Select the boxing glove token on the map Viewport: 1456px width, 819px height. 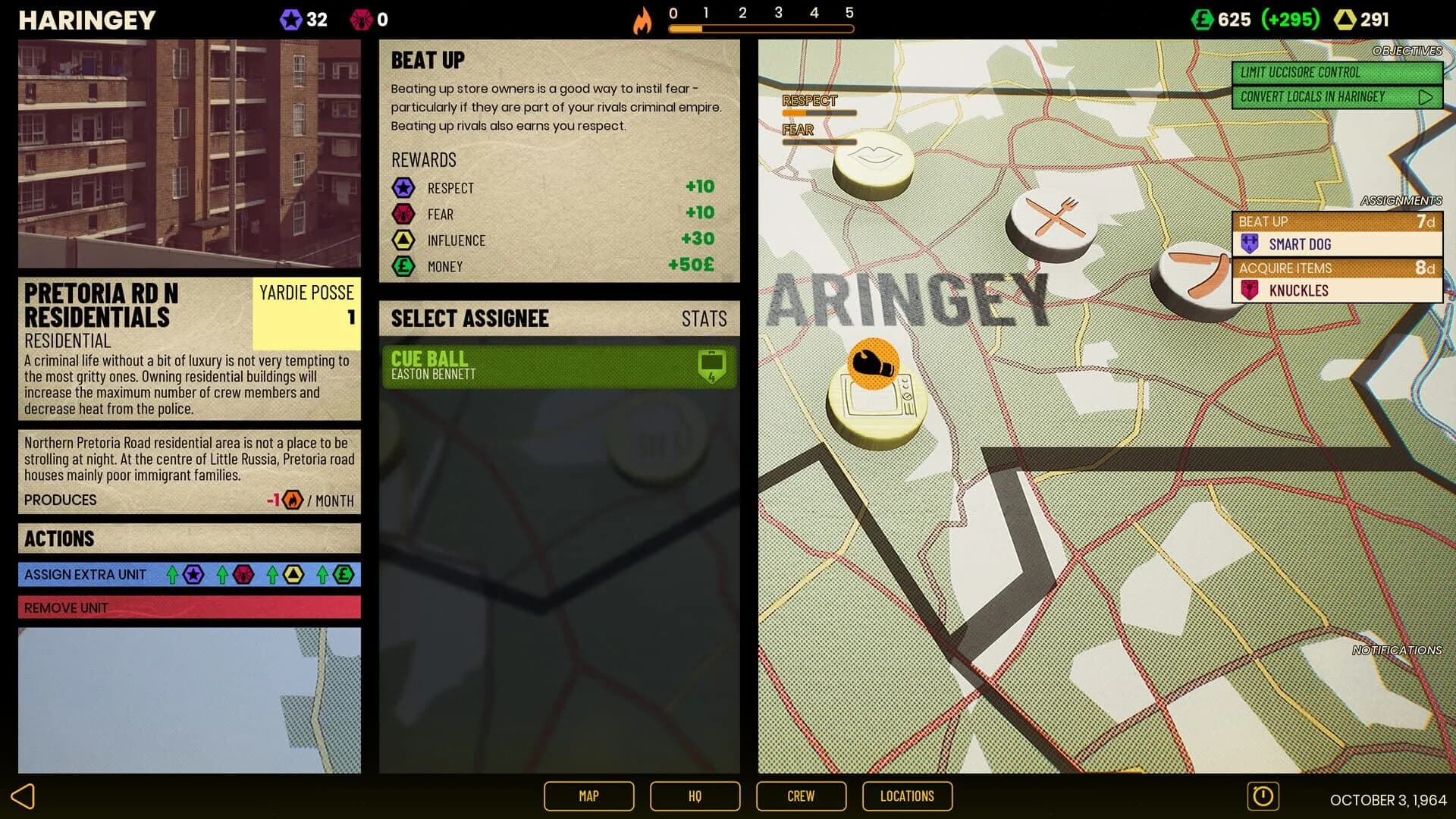(874, 365)
